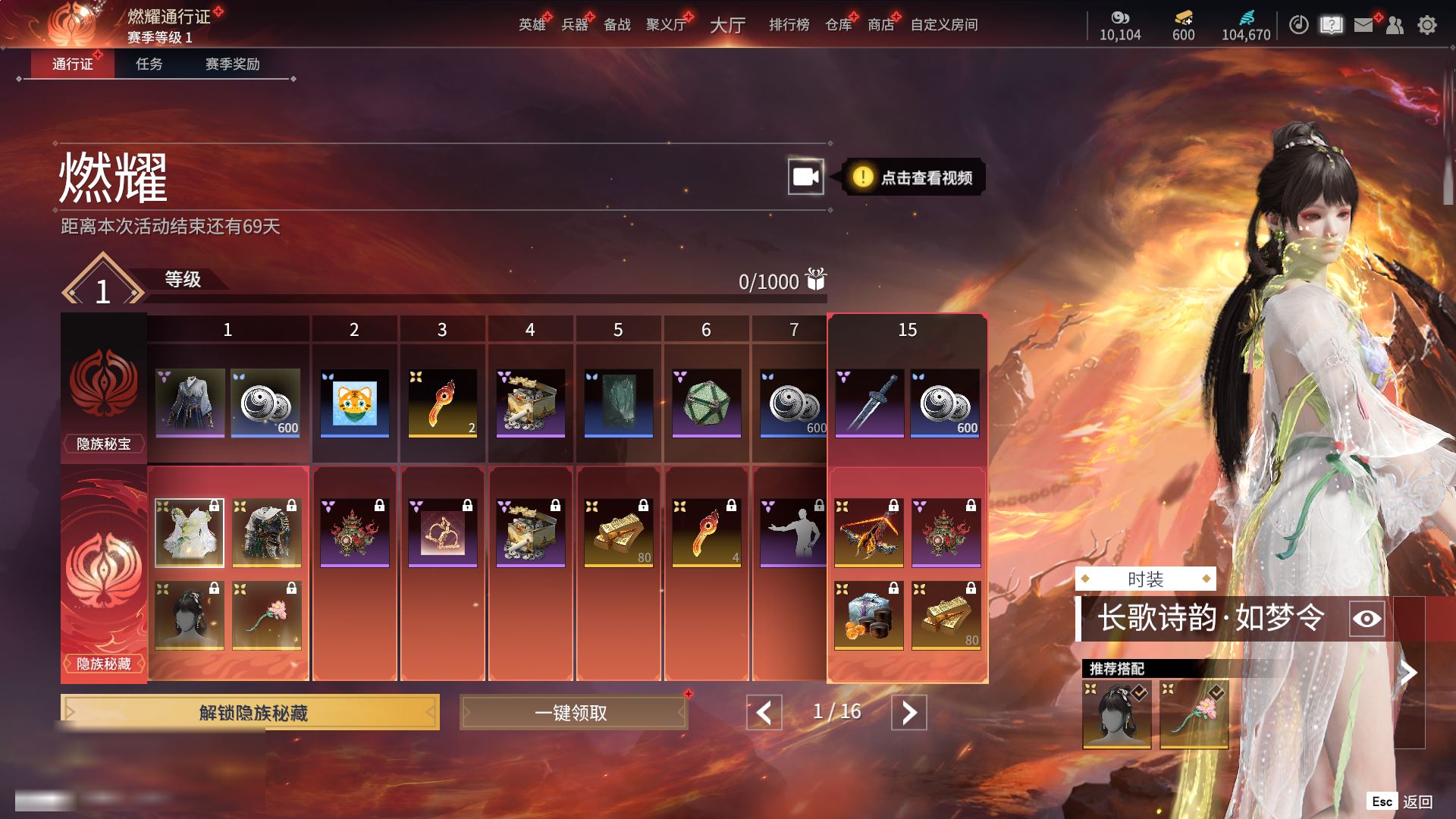1456x819 pixels.
Task: Go to previous reward page arrow
Action: pyautogui.click(x=764, y=713)
